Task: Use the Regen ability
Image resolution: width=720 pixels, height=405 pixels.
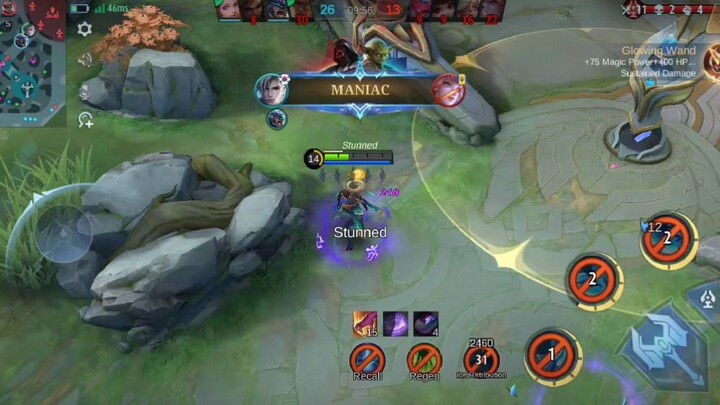Action: [424, 359]
